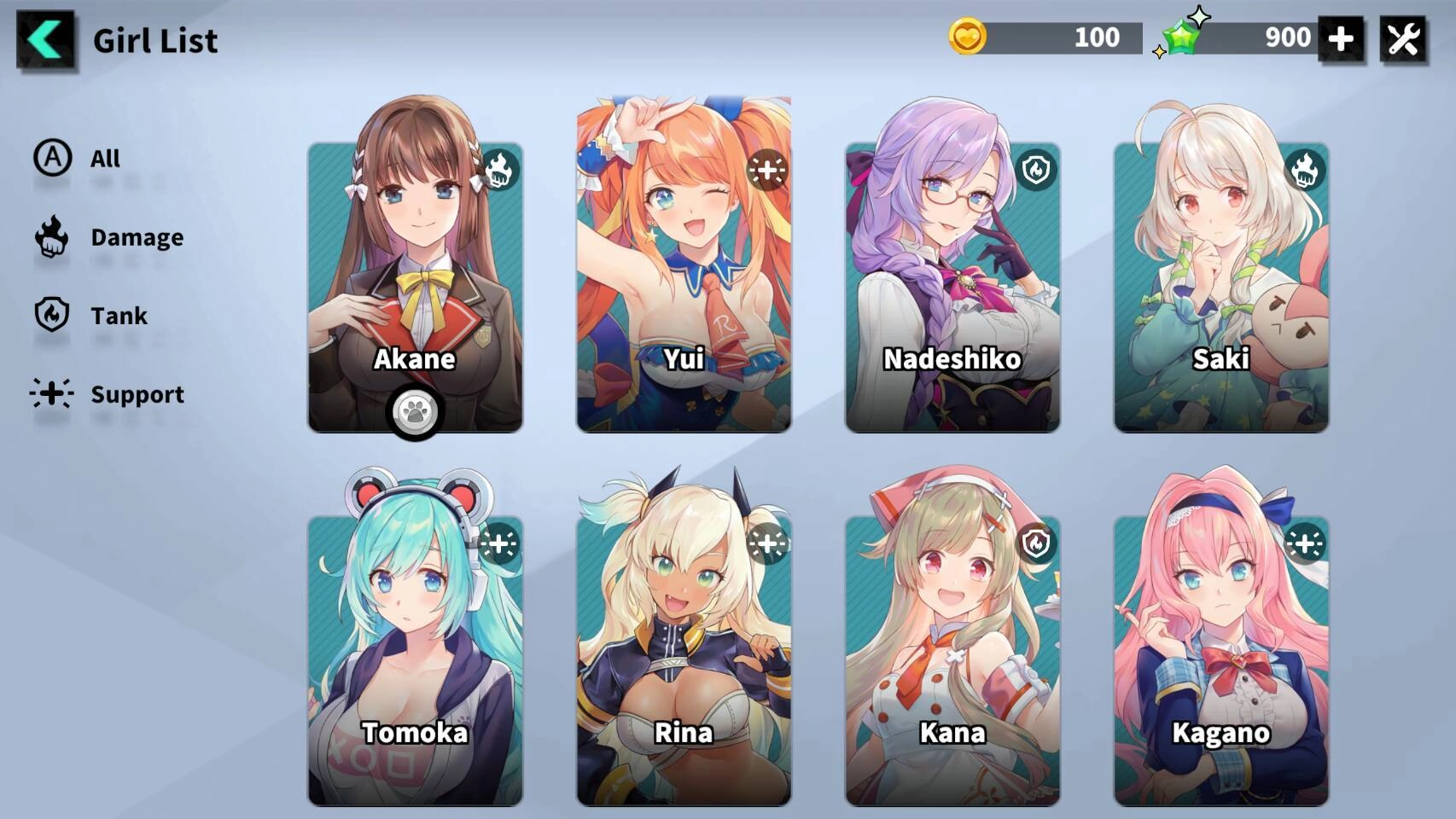Click the paw badge on Akane's card
The height and width of the screenshot is (819, 1456).
pyautogui.click(x=415, y=413)
